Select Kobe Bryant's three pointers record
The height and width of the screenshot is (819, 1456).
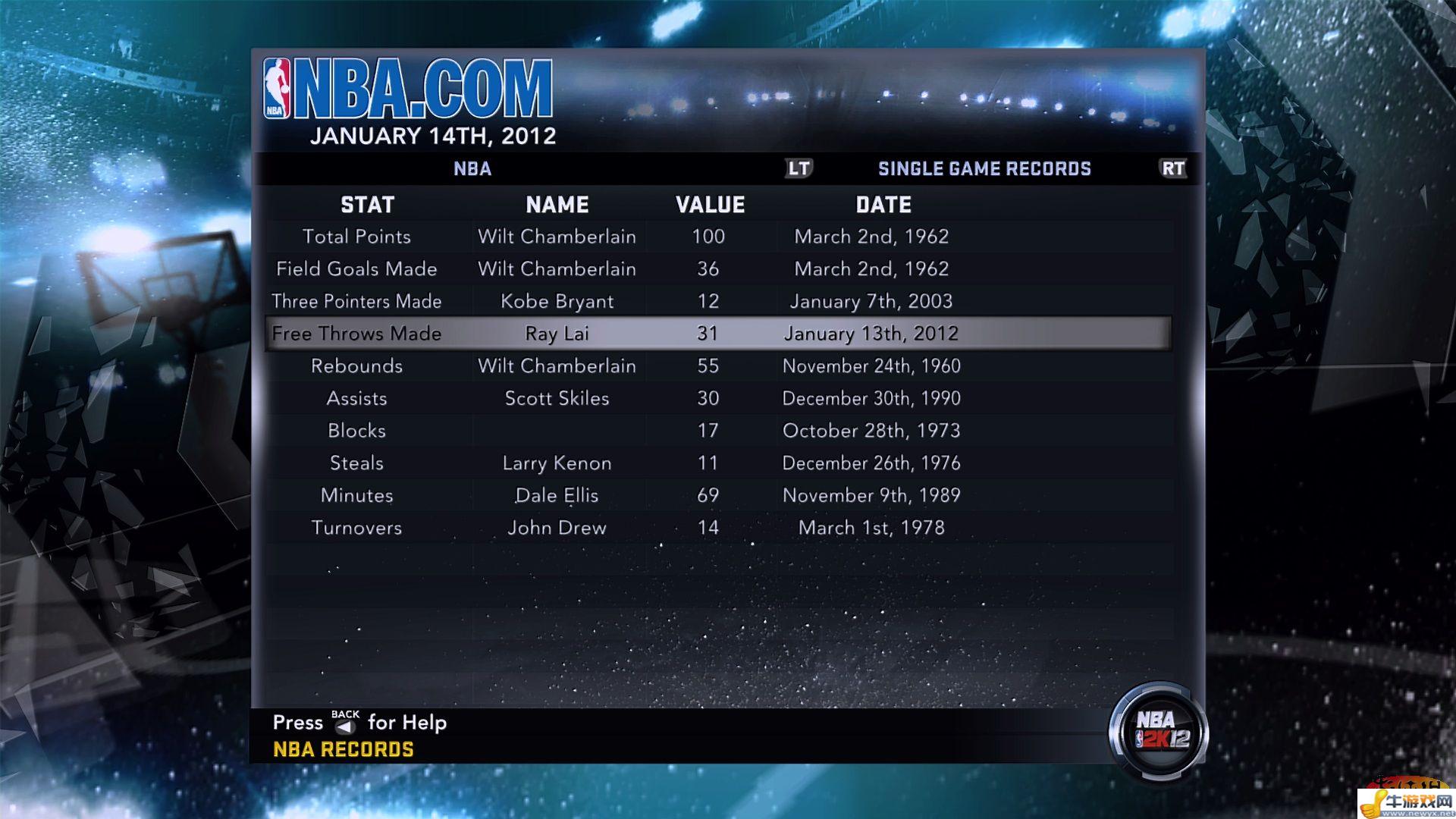pos(717,300)
